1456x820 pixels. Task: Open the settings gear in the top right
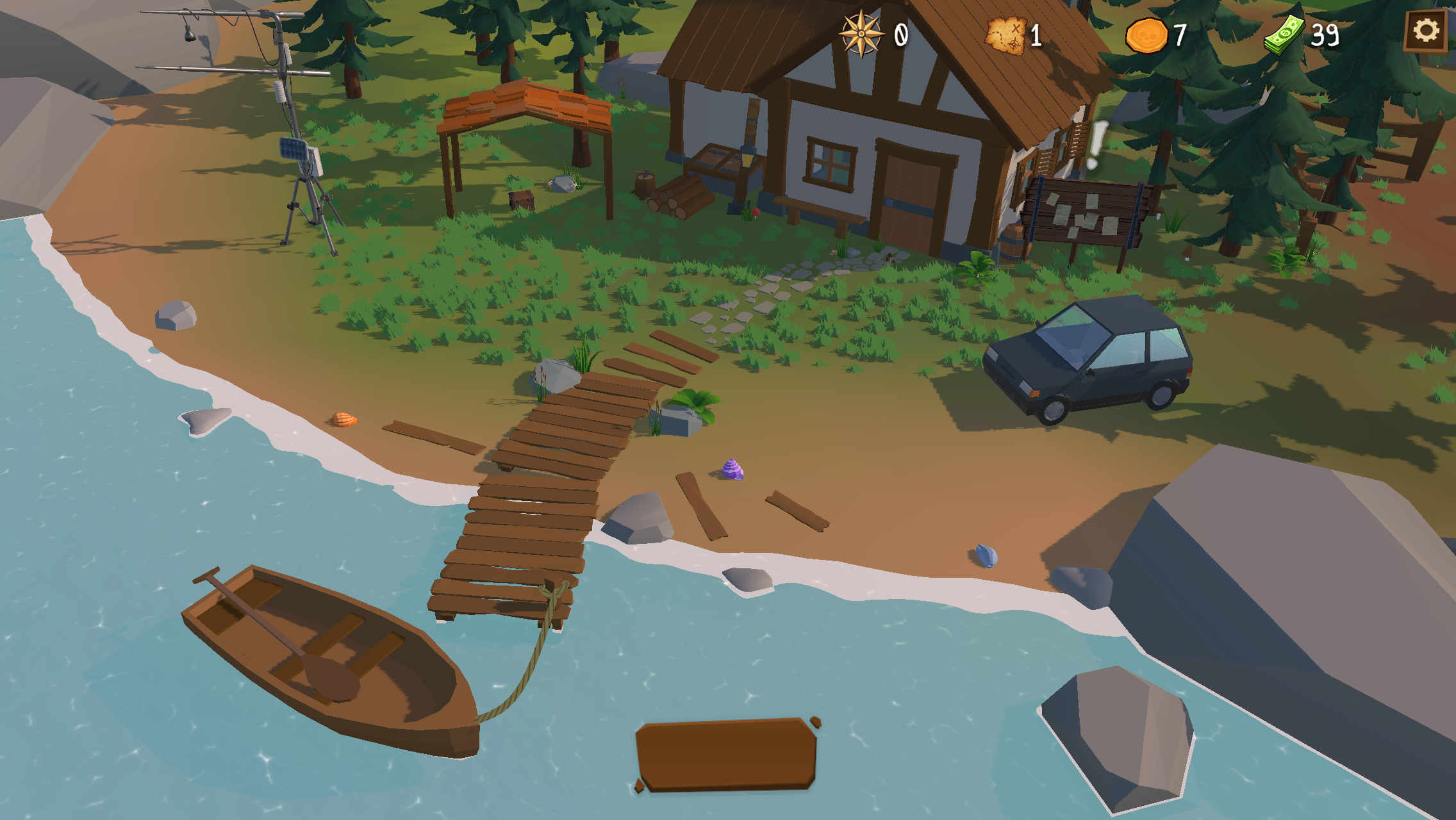(1425, 30)
